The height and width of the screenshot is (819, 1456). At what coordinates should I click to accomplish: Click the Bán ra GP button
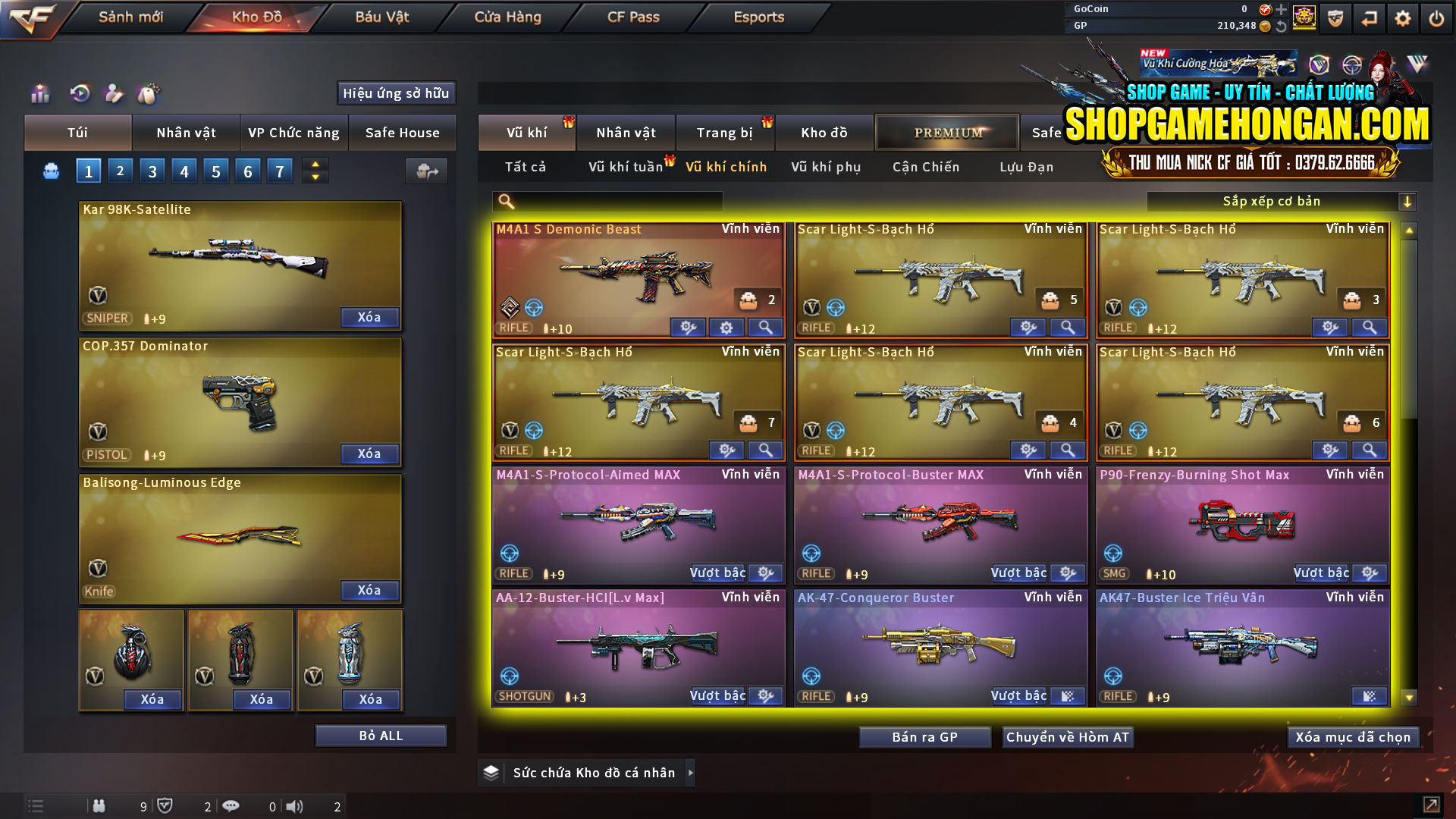tap(924, 736)
